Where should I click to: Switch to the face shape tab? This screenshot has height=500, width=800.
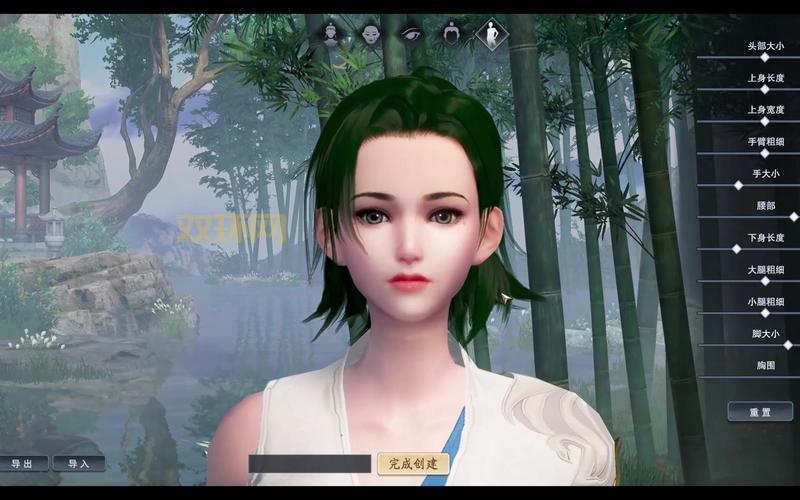point(371,34)
